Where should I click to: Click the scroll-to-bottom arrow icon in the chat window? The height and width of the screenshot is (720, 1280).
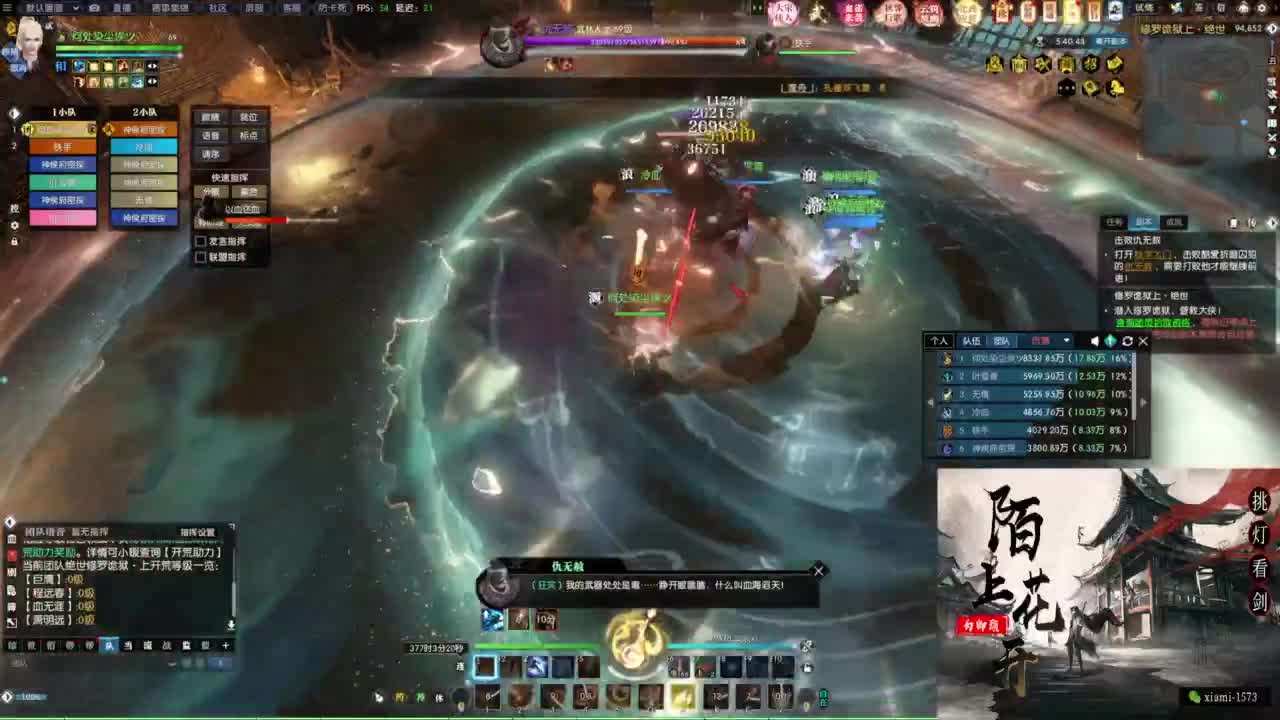pos(231,624)
